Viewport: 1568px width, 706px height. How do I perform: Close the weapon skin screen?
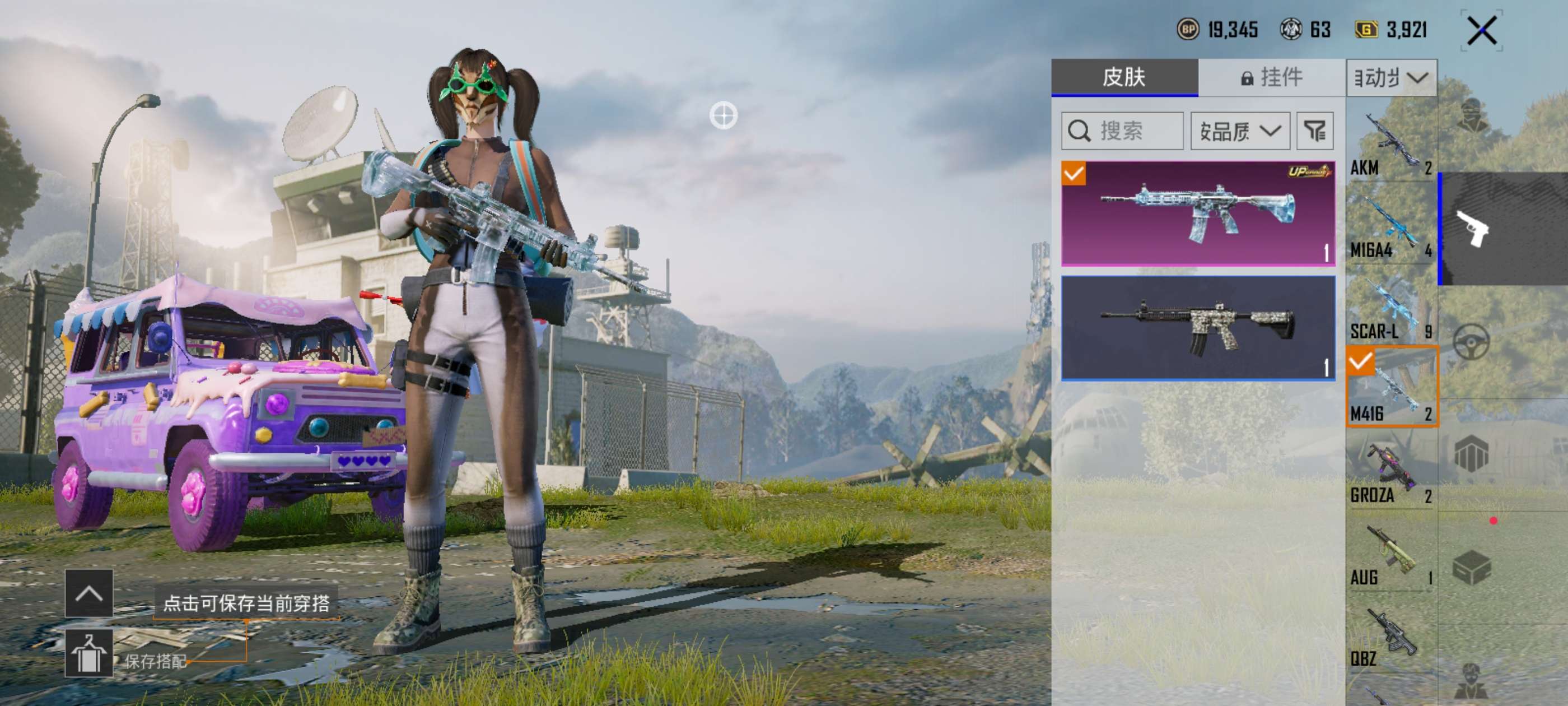coord(1481,30)
